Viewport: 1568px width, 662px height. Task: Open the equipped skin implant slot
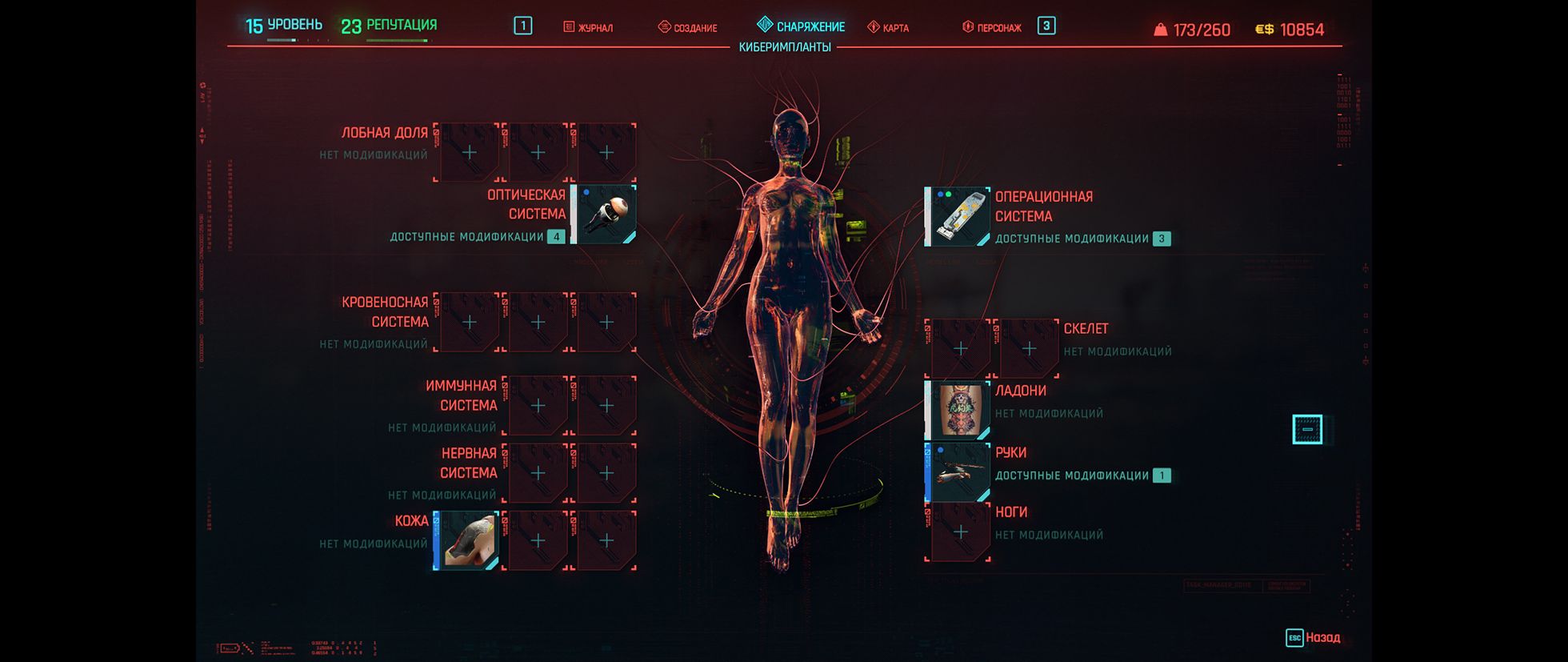(468, 540)
